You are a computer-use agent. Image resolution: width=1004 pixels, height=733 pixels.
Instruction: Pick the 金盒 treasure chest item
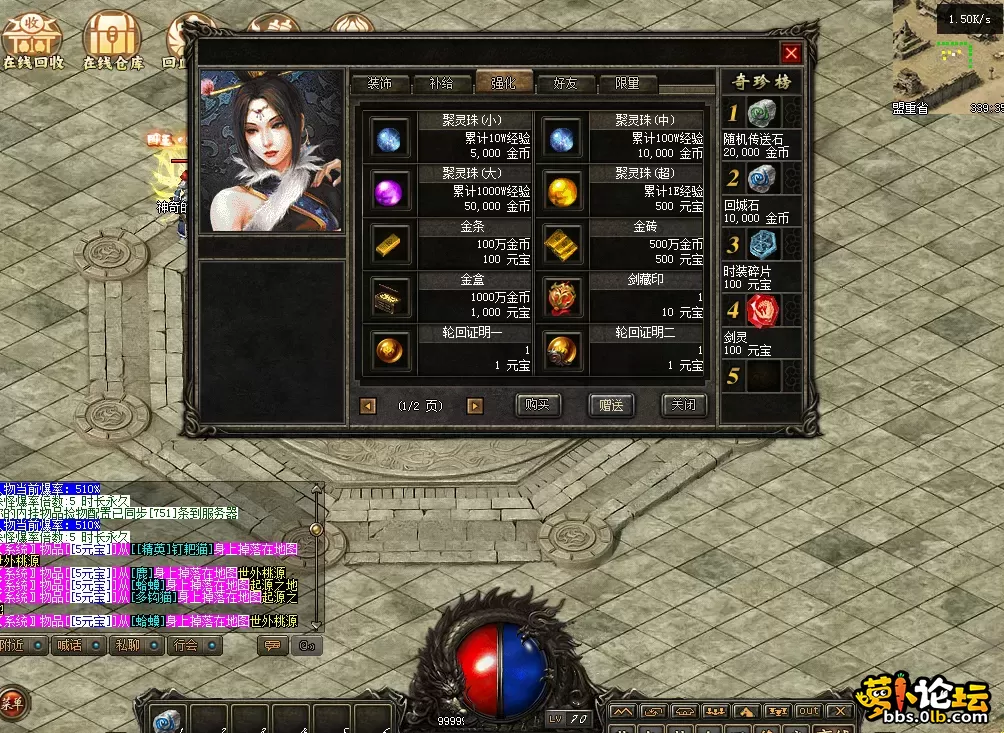click(389, 296)
